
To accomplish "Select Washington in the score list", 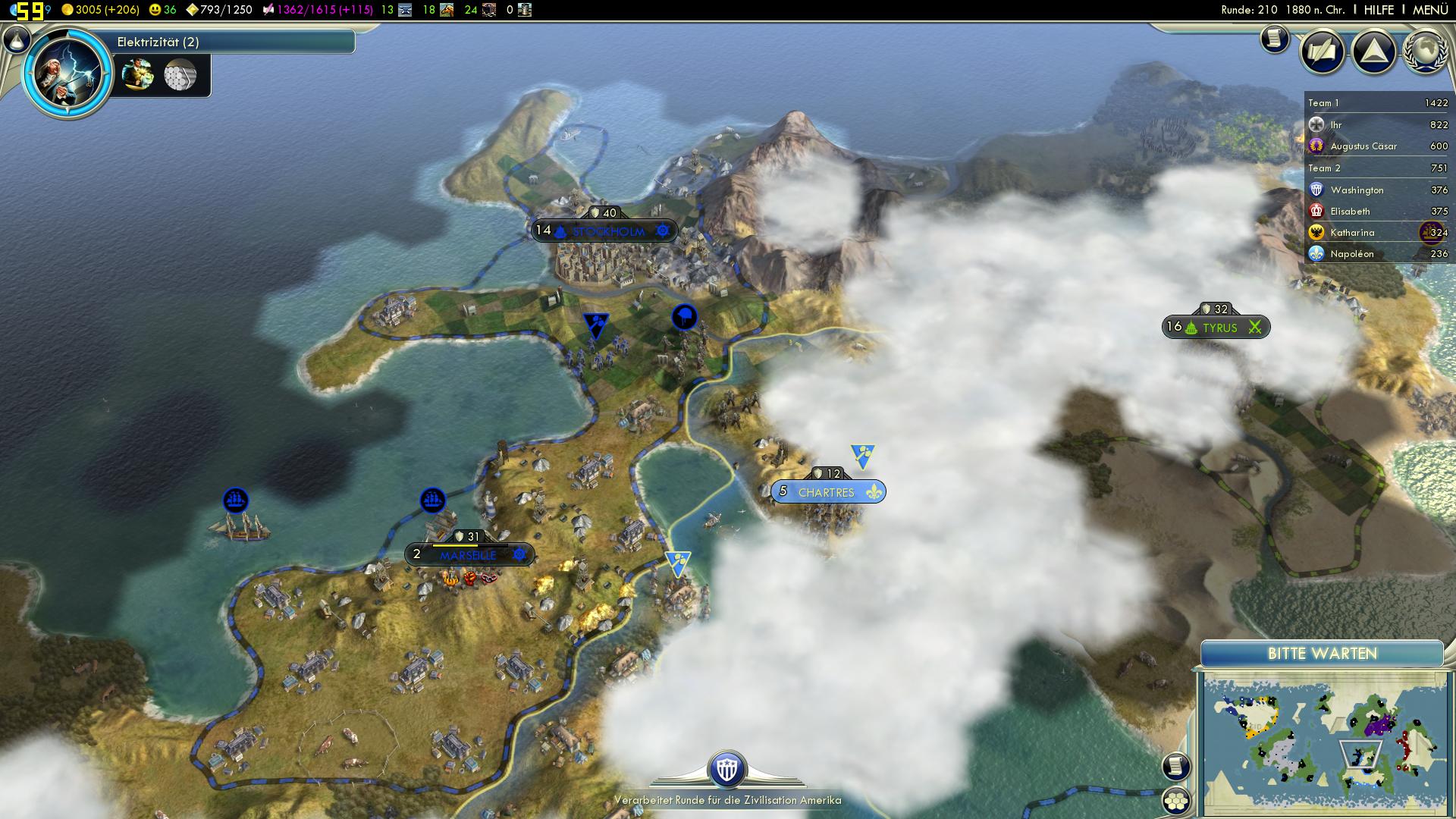I will 1357,190.
